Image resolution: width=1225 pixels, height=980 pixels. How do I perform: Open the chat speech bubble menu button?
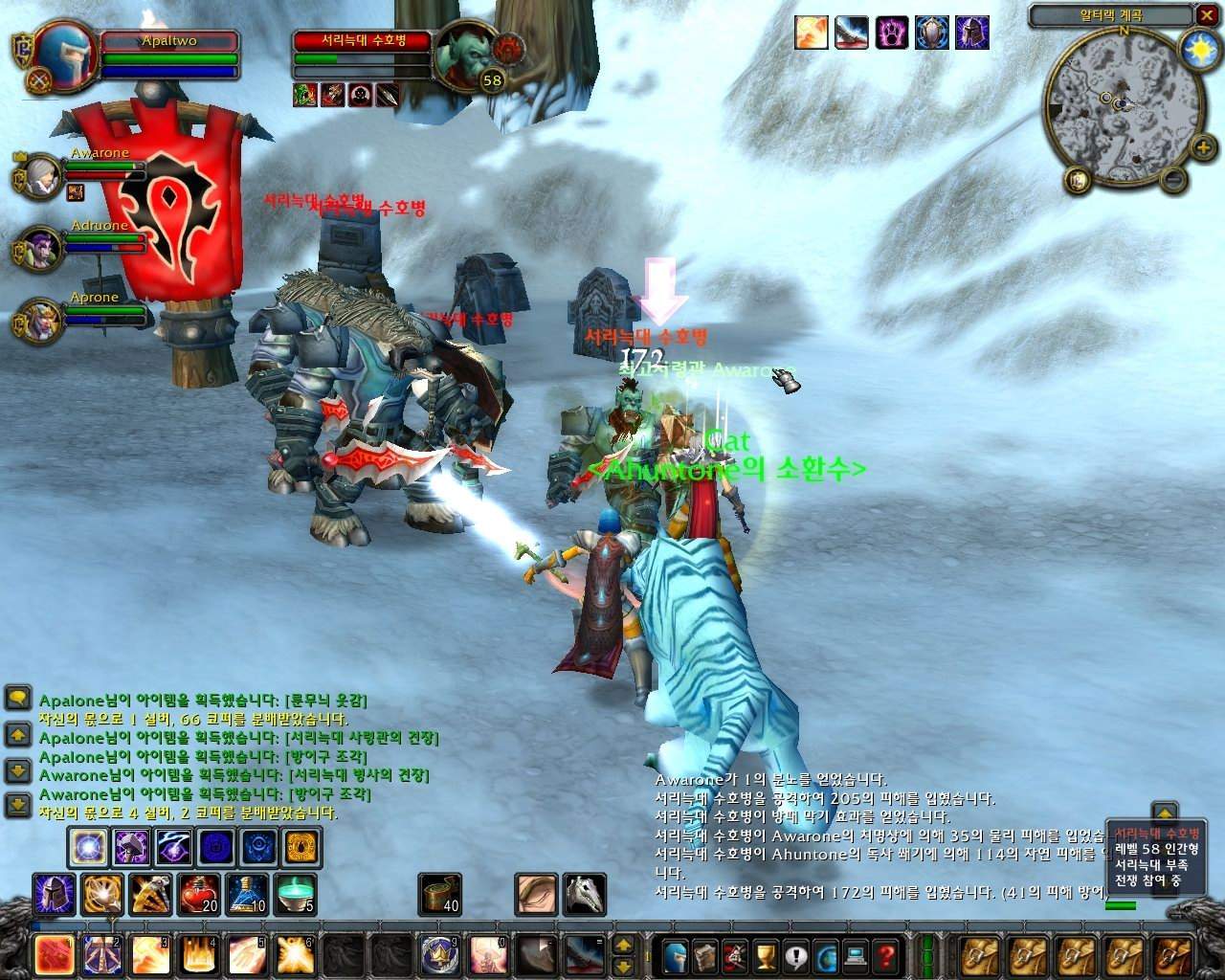[x=17, y=698]
